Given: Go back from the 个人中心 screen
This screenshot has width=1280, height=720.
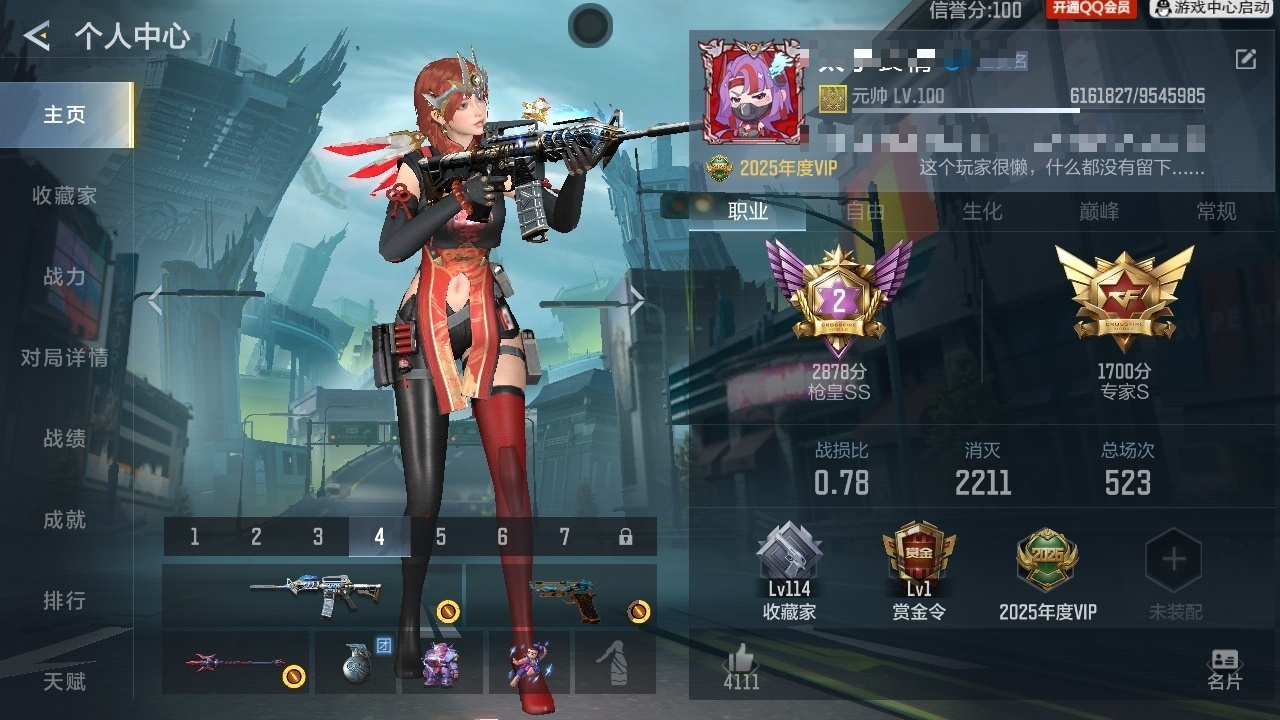Looking at the screenshot, I should pos(37,37).
